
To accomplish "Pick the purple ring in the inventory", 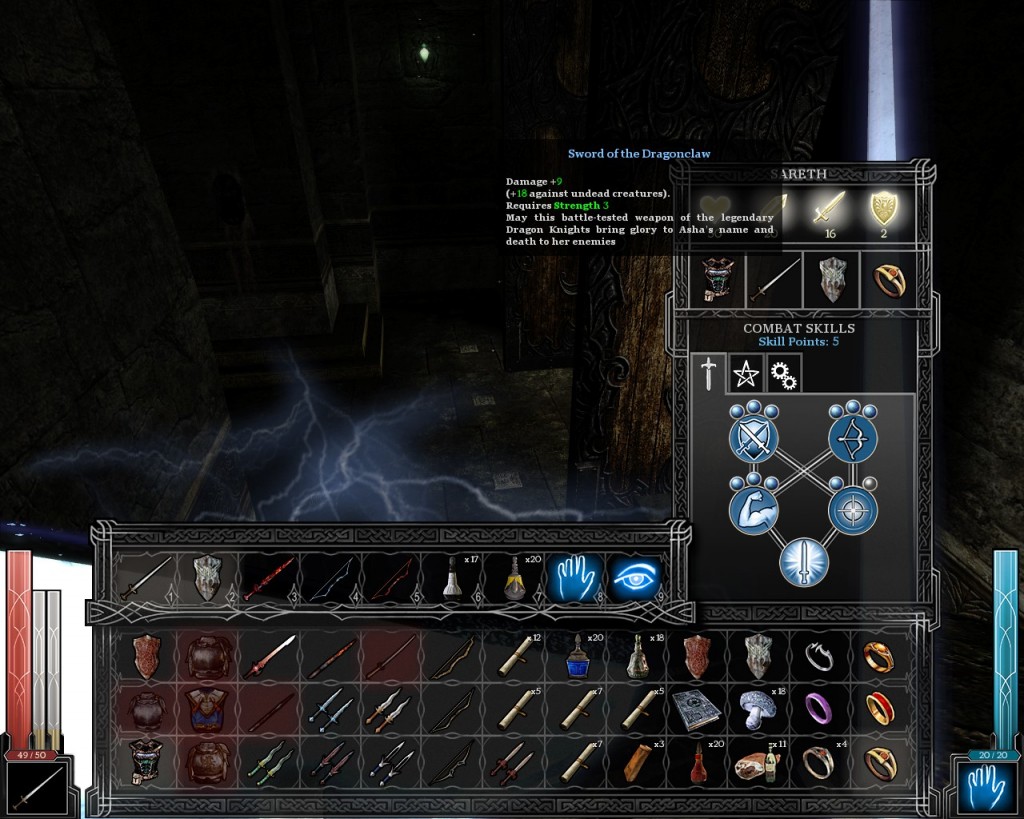I will (819, 709).
